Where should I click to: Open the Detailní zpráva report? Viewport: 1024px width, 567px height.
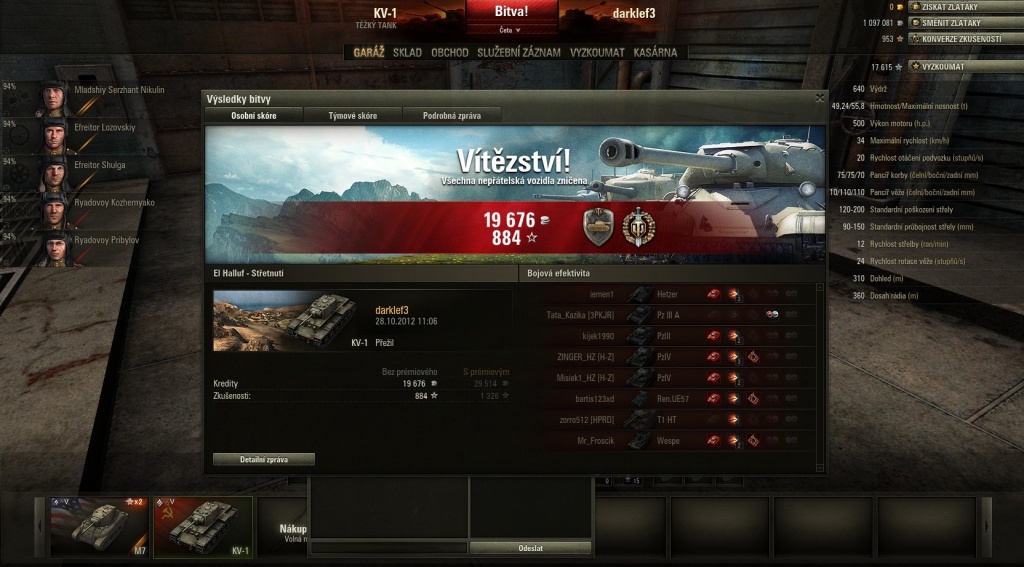(264, 459)
